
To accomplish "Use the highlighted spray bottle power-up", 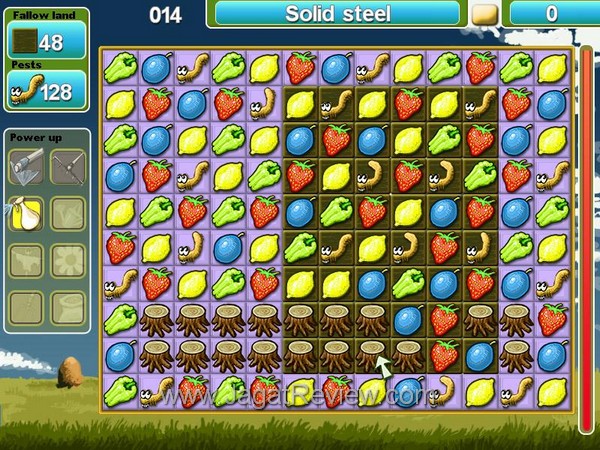I will (27, 212).
